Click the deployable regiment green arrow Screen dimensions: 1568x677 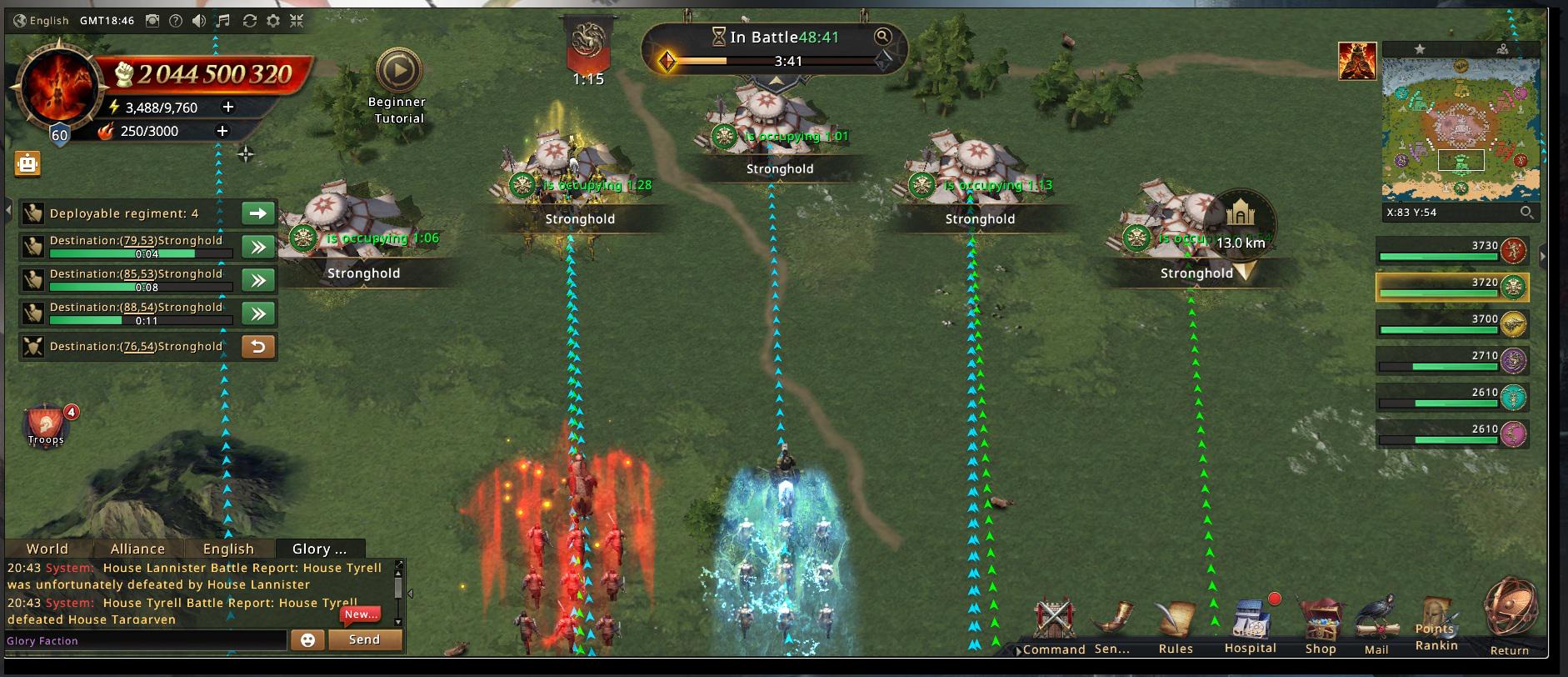(x=258, y=213)
